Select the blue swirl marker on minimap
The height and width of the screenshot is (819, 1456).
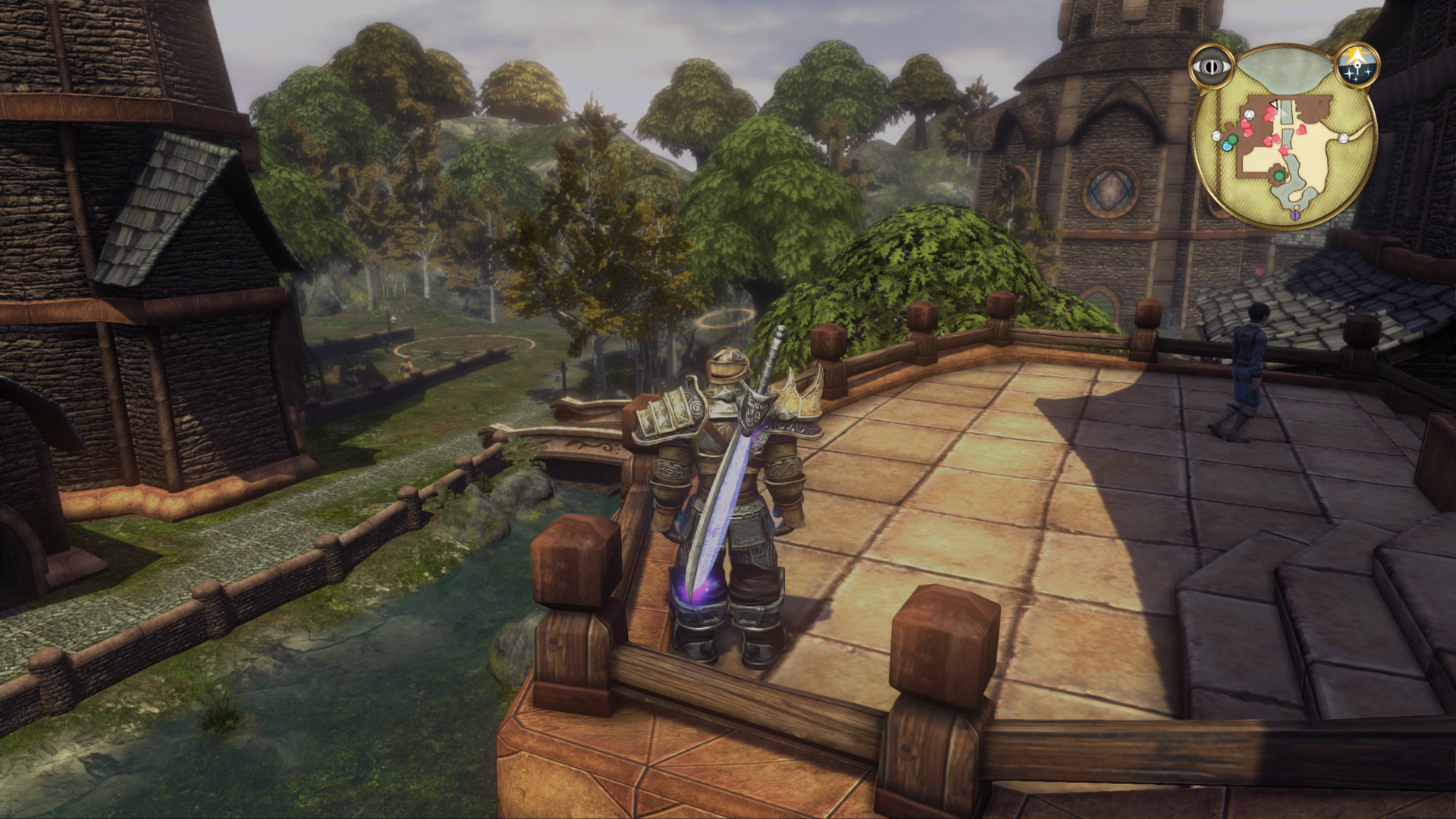(x=1226, y=146)
